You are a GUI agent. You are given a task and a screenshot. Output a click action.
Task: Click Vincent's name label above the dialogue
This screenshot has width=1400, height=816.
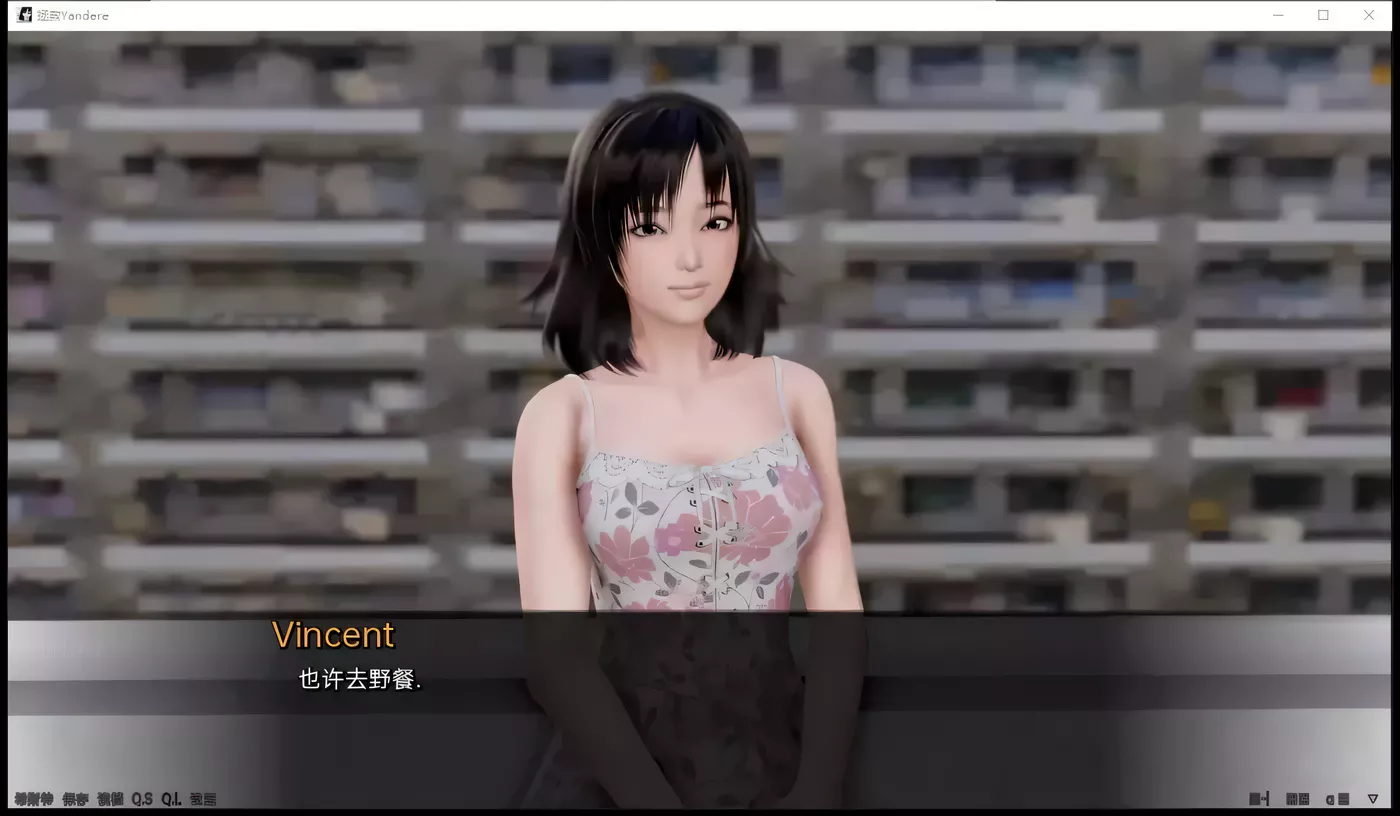click(x=333, y=634)
